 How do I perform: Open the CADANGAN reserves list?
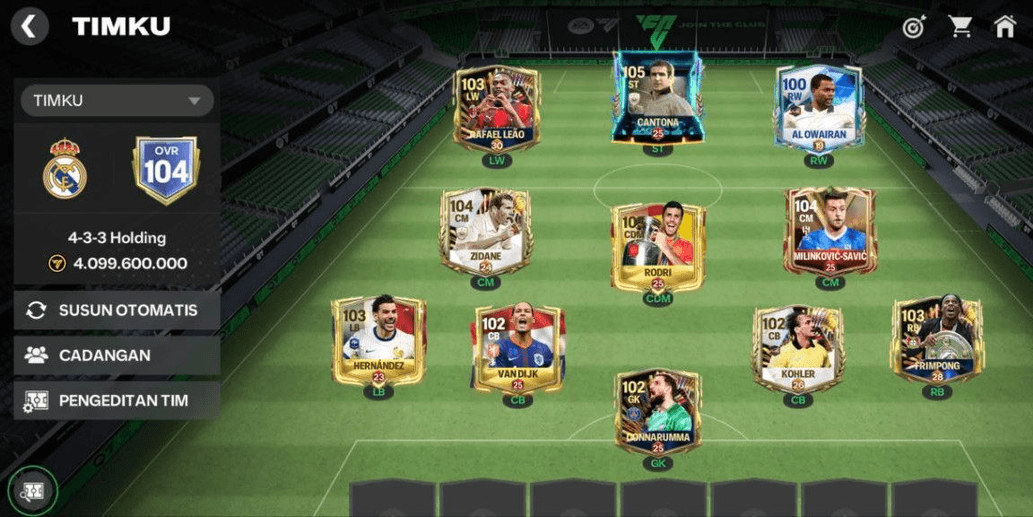[117, 355]
